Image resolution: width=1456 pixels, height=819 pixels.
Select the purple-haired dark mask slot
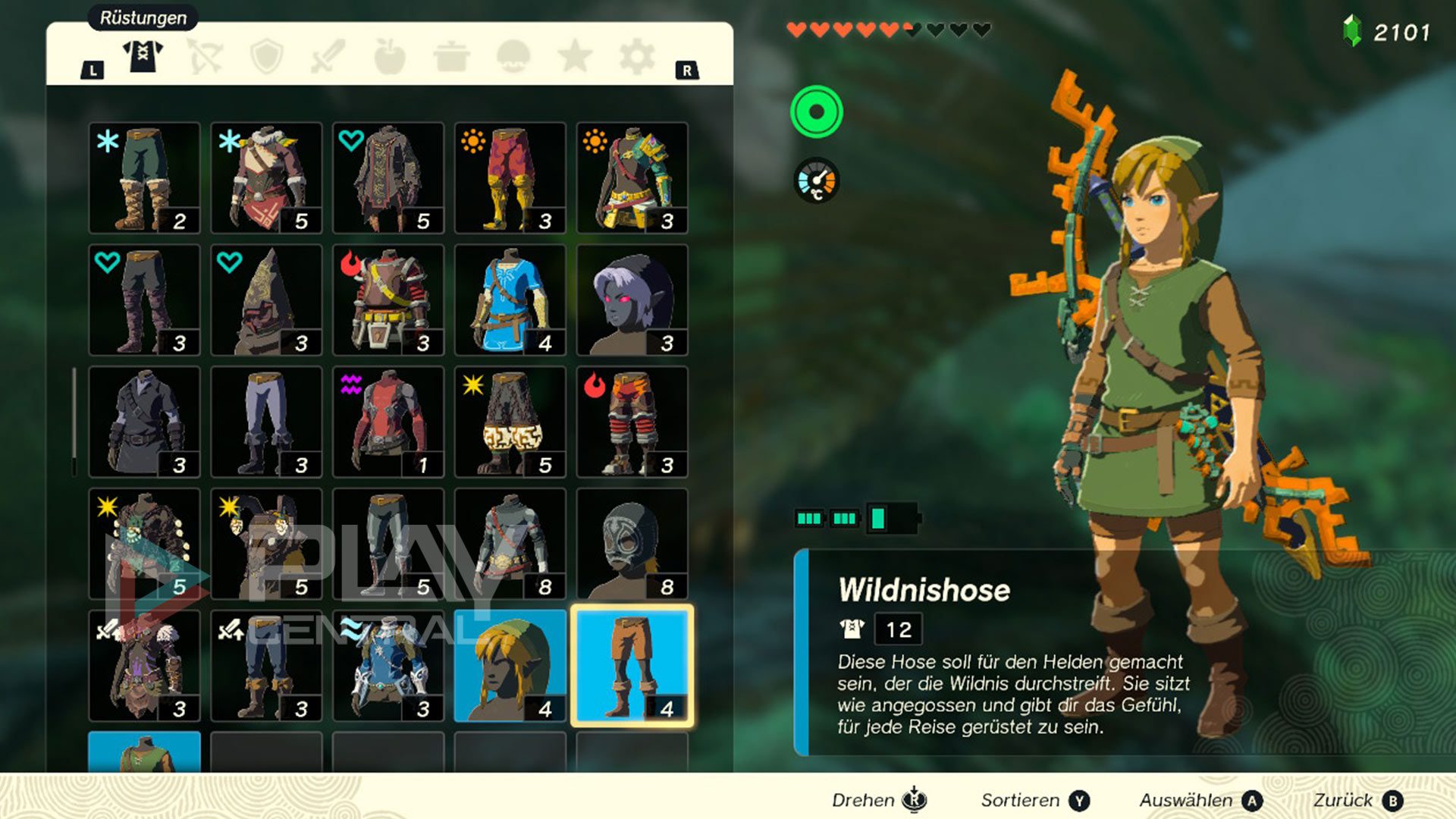(632, 300)
